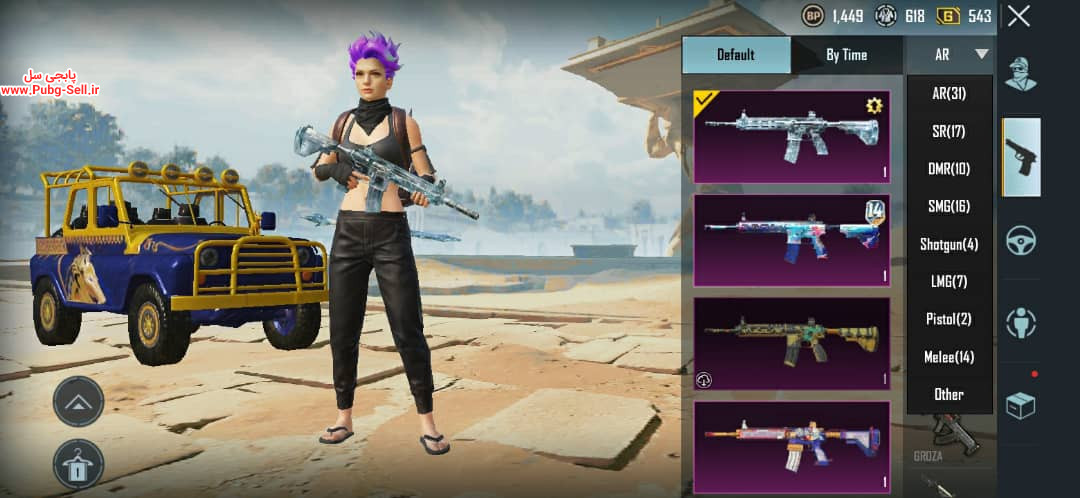1080x498 pixels.
Task: Toggle the AR weapon type dropdown
Action: 950,55
